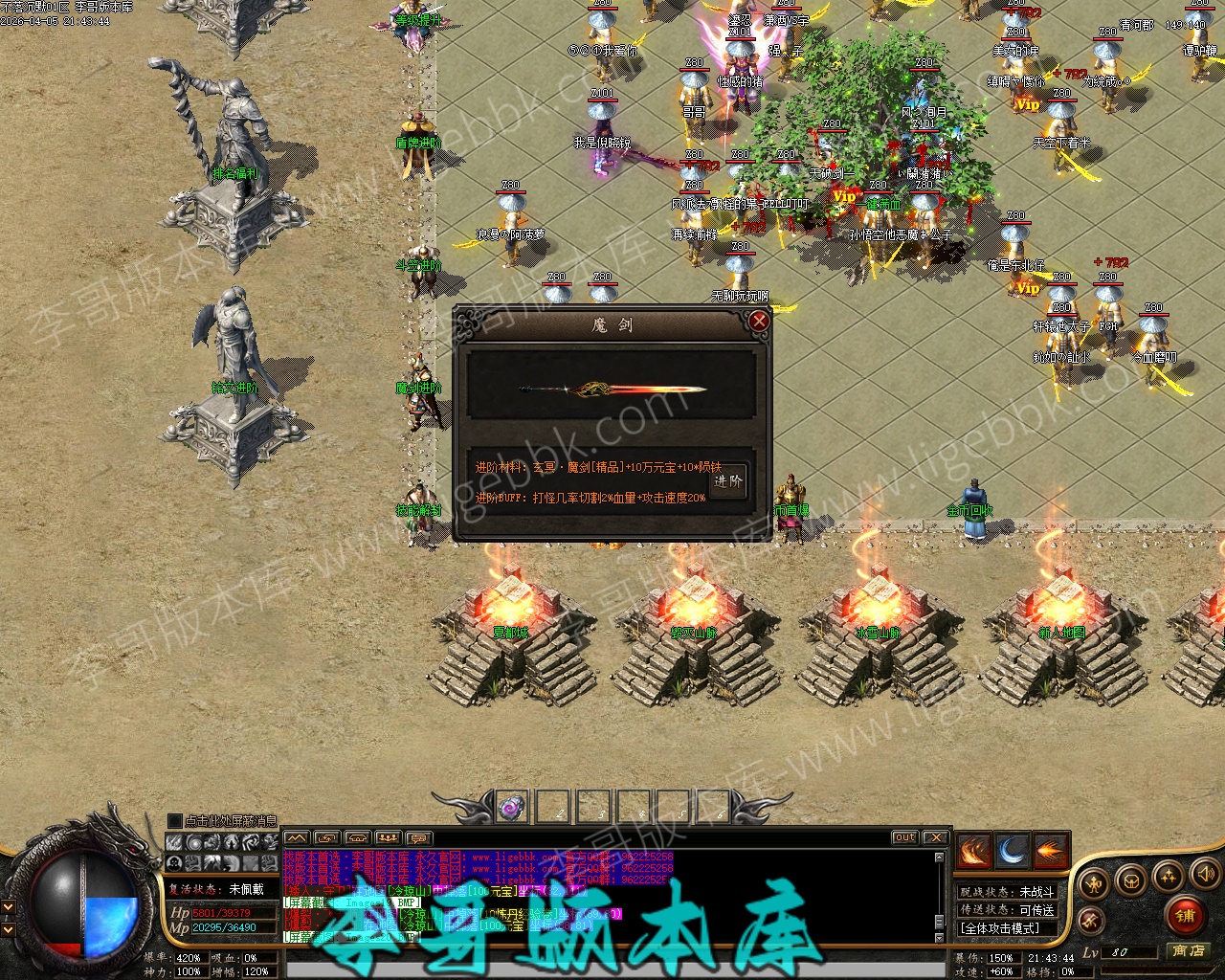
Task: Close the chat window with X button
Action: click(935, 837)
